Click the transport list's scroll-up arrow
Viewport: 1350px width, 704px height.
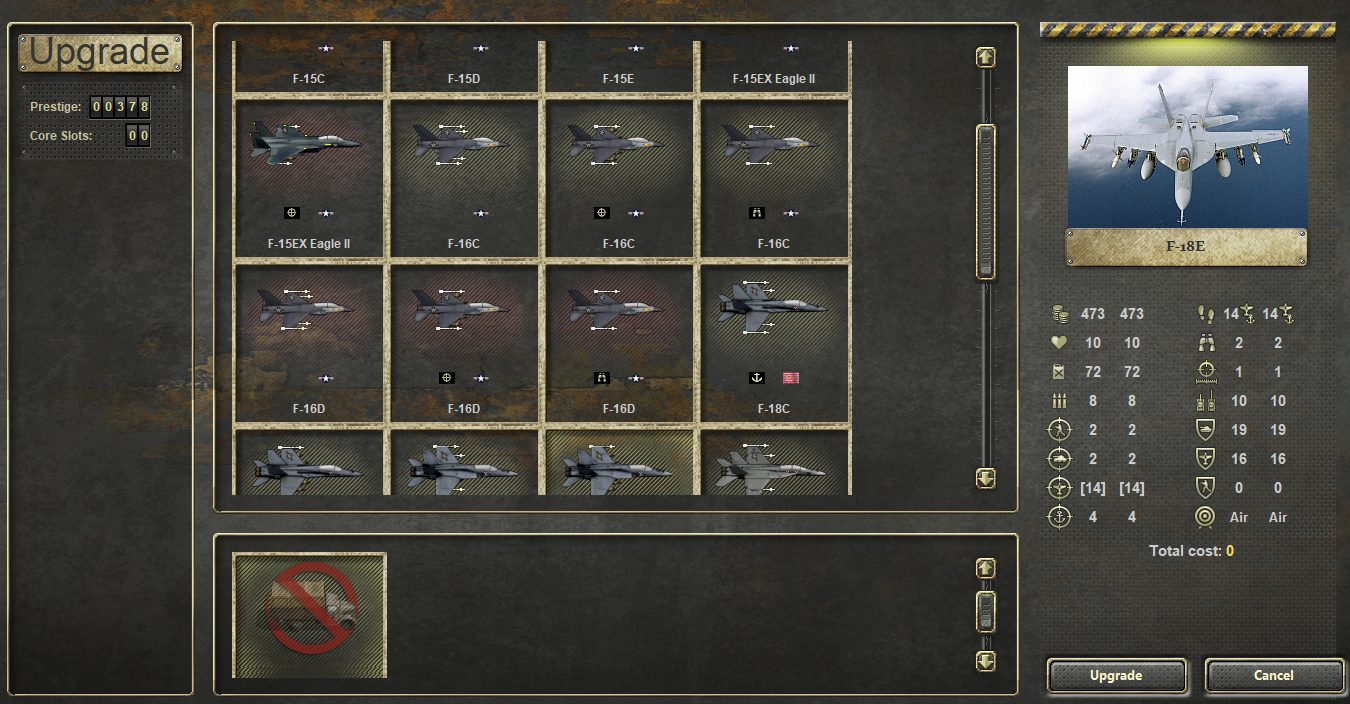(986, 569)
